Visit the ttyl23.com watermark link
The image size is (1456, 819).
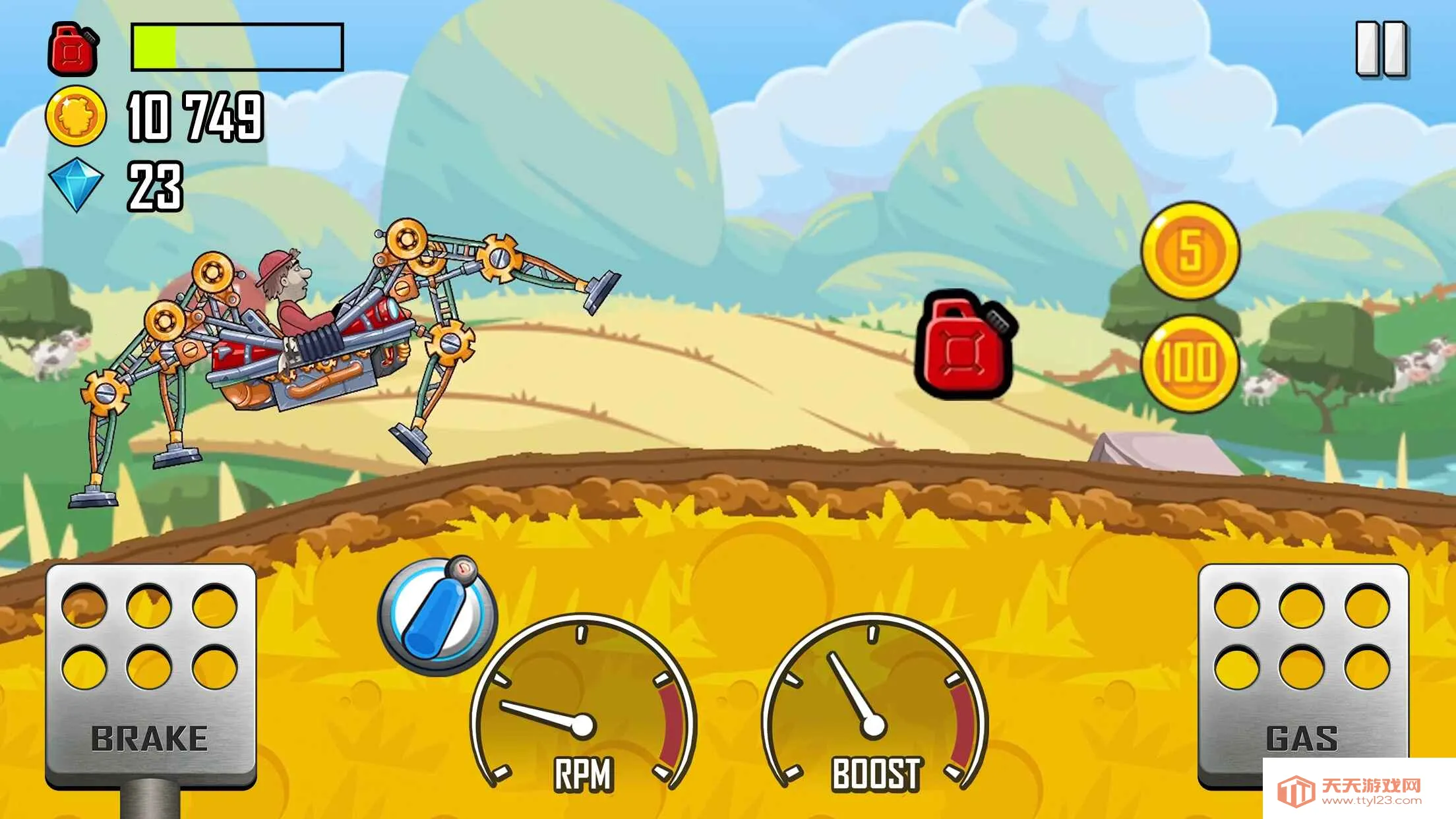tap(1359, 790)
